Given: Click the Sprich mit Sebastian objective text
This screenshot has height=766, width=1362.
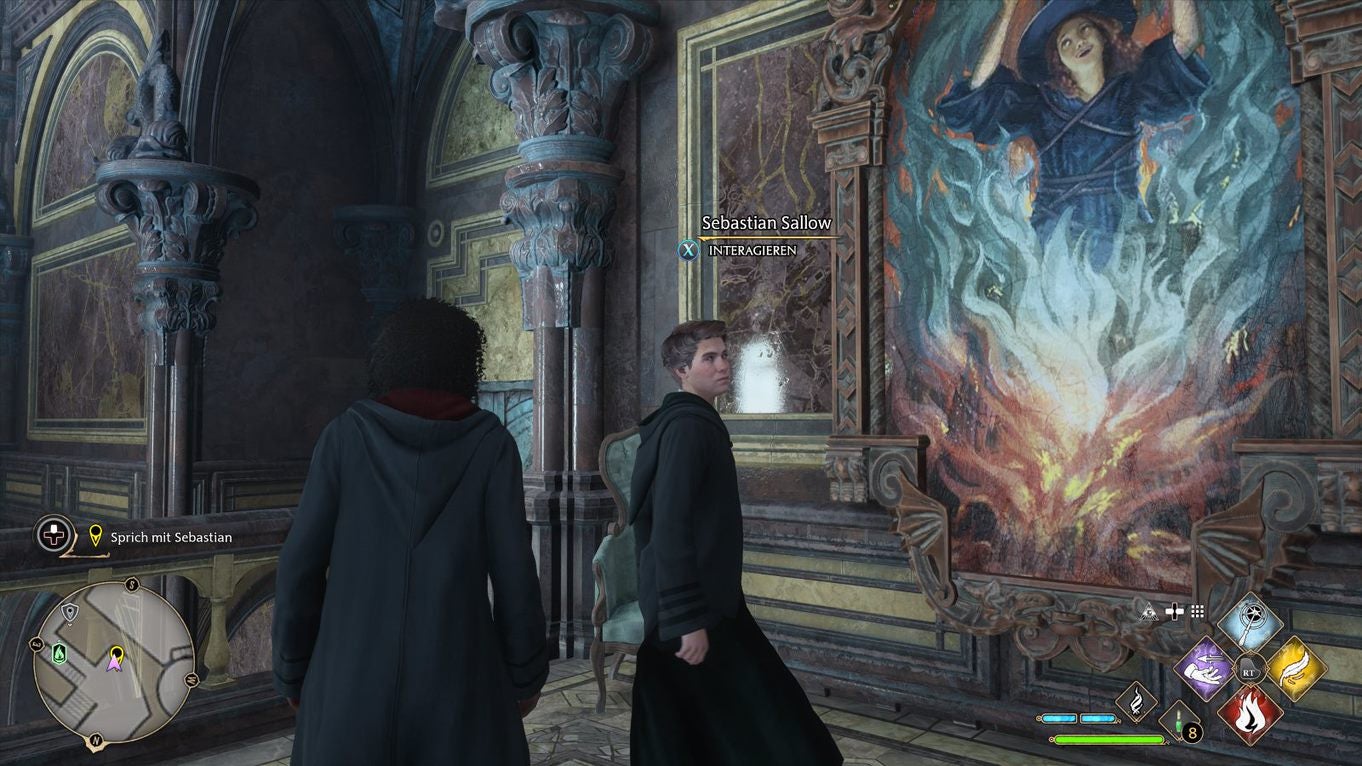Looking at the screenshot, I should coord(170,537).
